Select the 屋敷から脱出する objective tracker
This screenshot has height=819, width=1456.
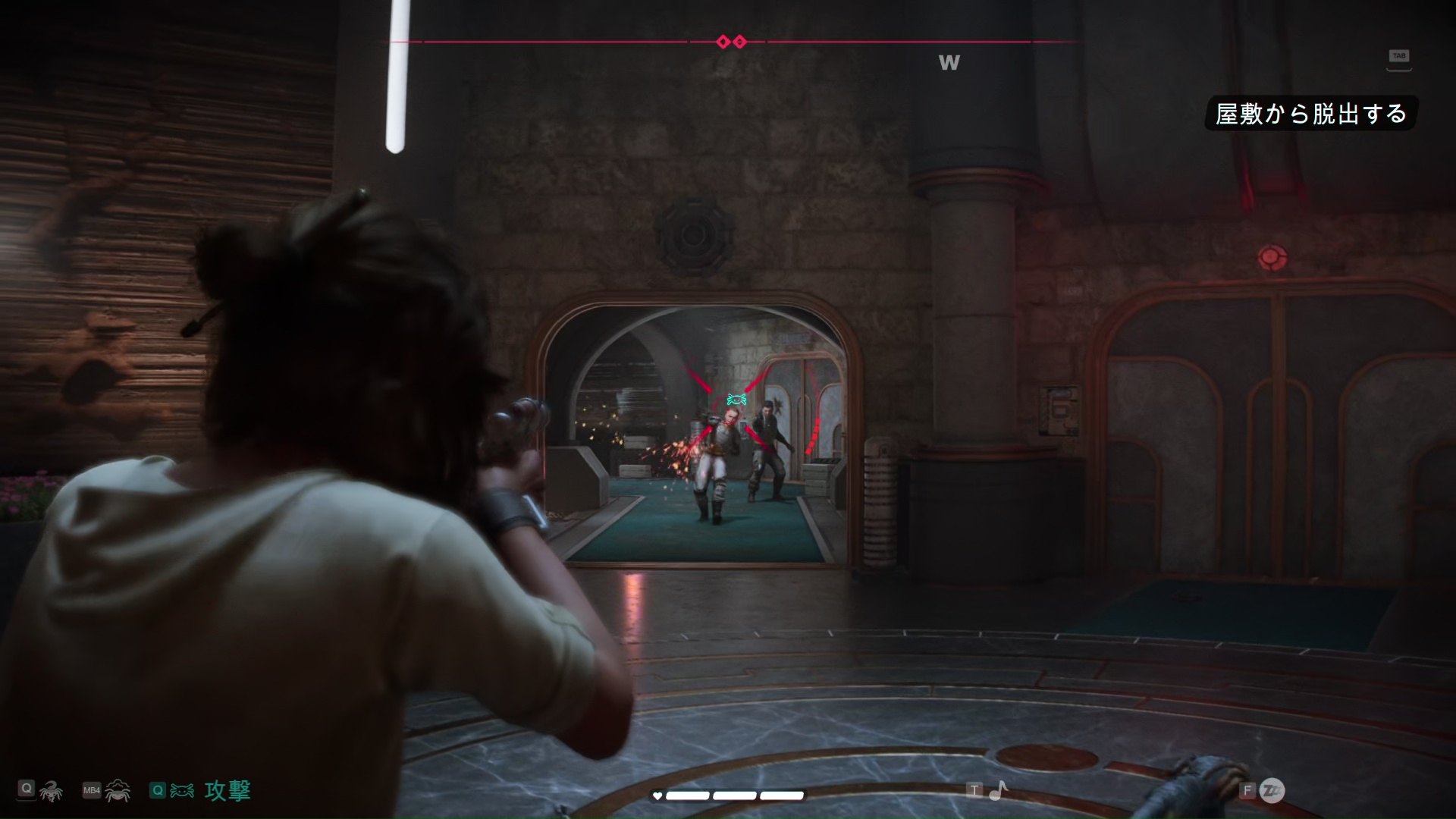pos(1310,114)
